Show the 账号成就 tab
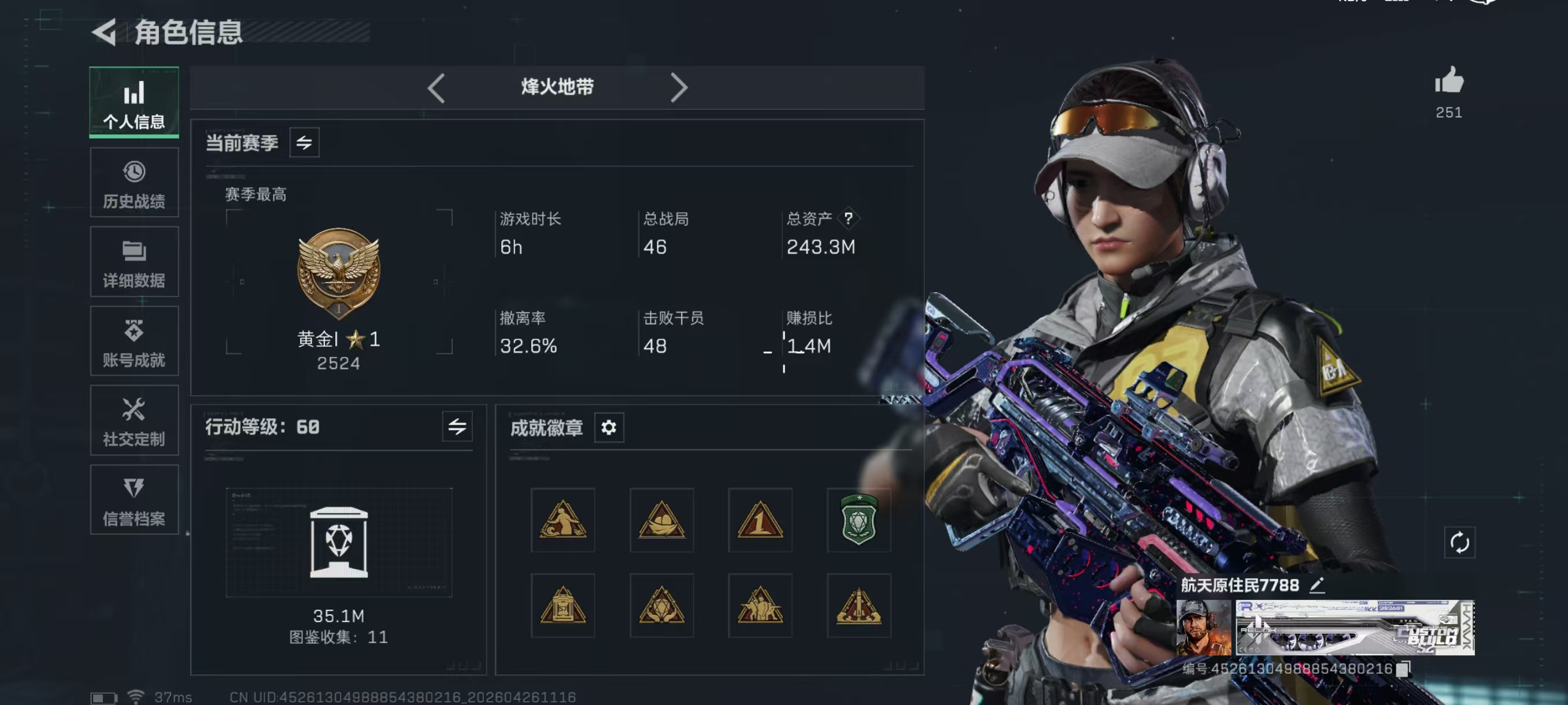Screen dimensions: 1568x705 point(134,342)
